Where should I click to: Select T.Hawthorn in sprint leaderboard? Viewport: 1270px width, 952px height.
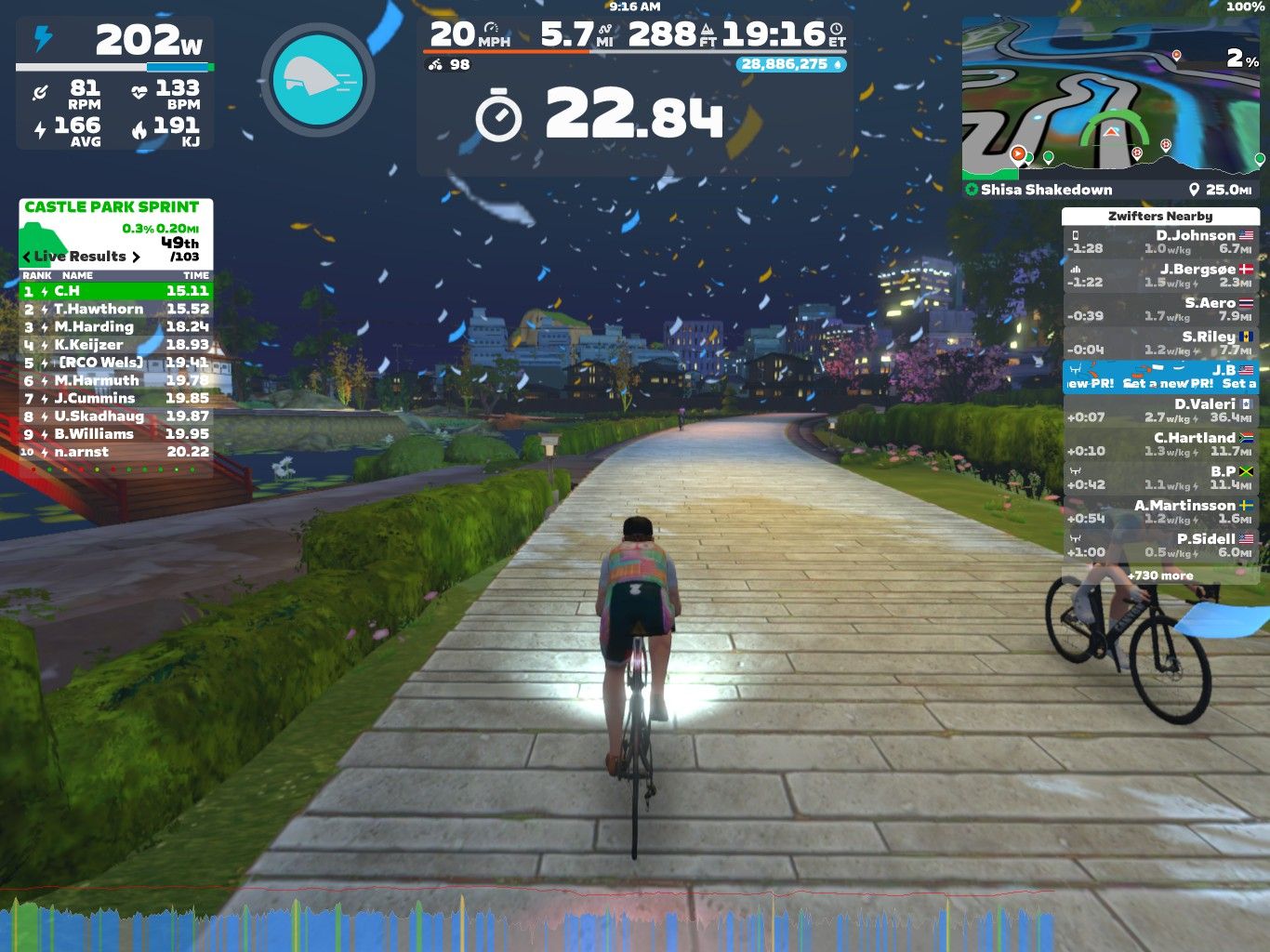(116, 309)
